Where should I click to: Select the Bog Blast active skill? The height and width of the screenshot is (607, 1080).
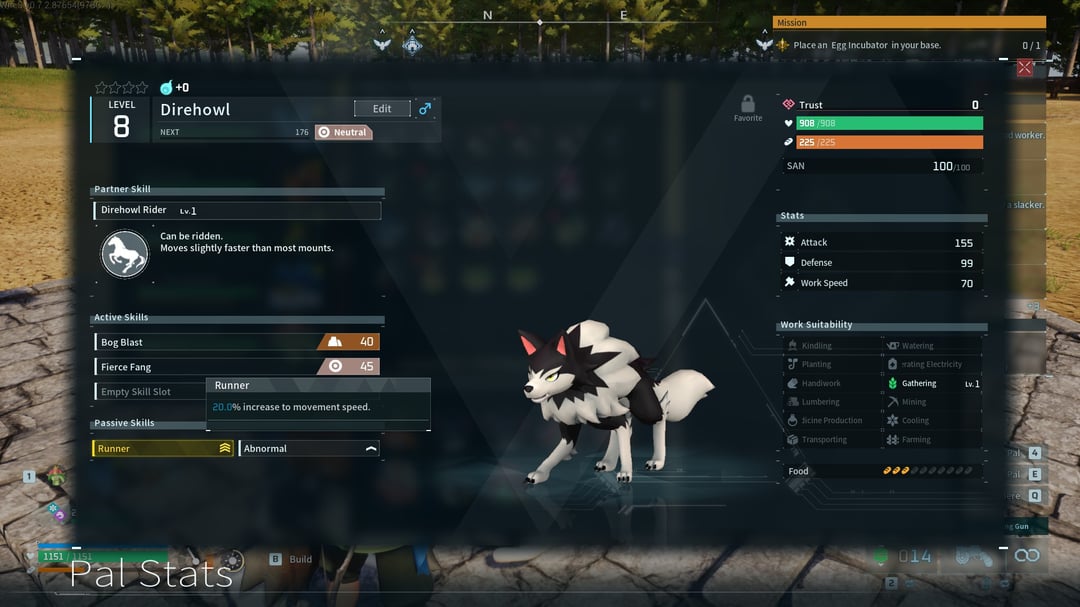(x=236, y=342)
